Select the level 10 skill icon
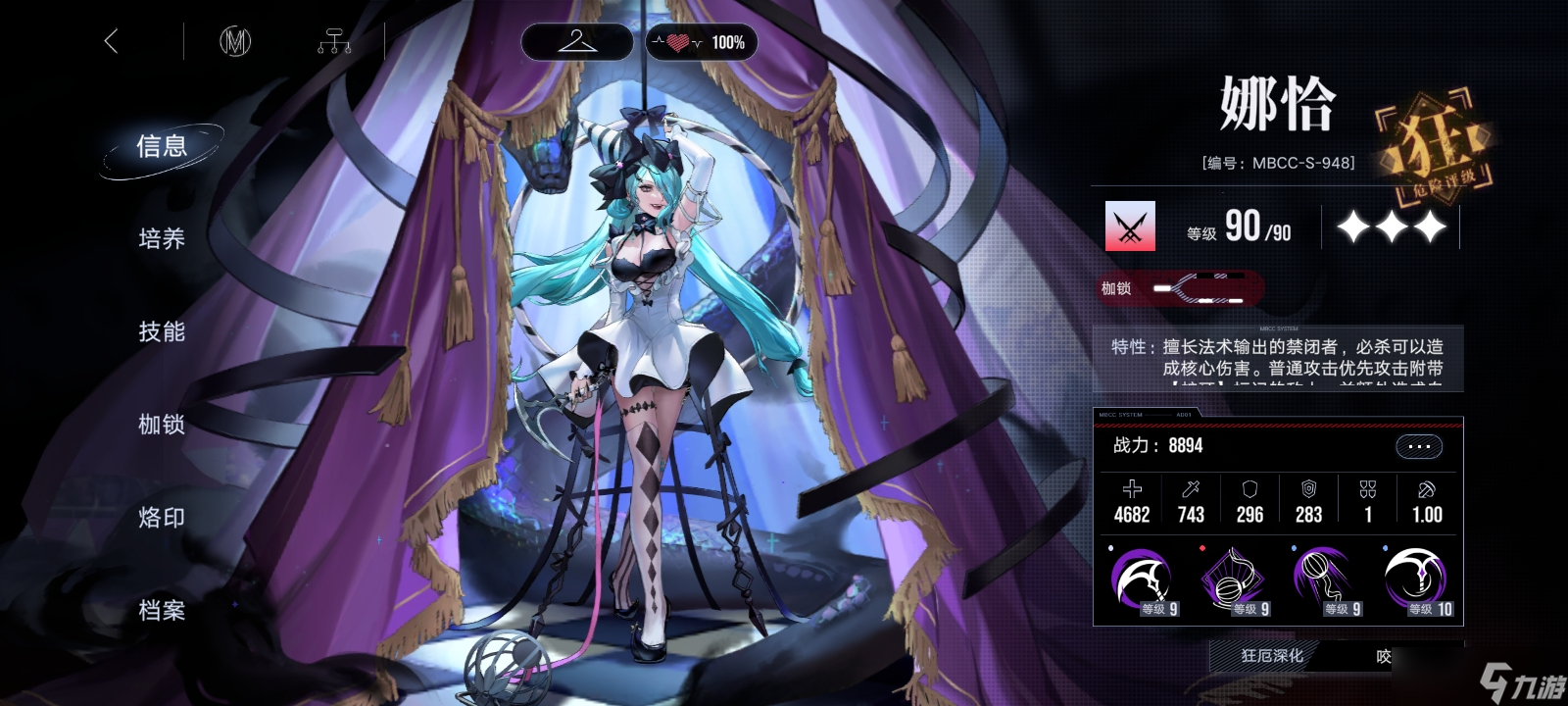 pyautogui.click(x=1417, y=580)
